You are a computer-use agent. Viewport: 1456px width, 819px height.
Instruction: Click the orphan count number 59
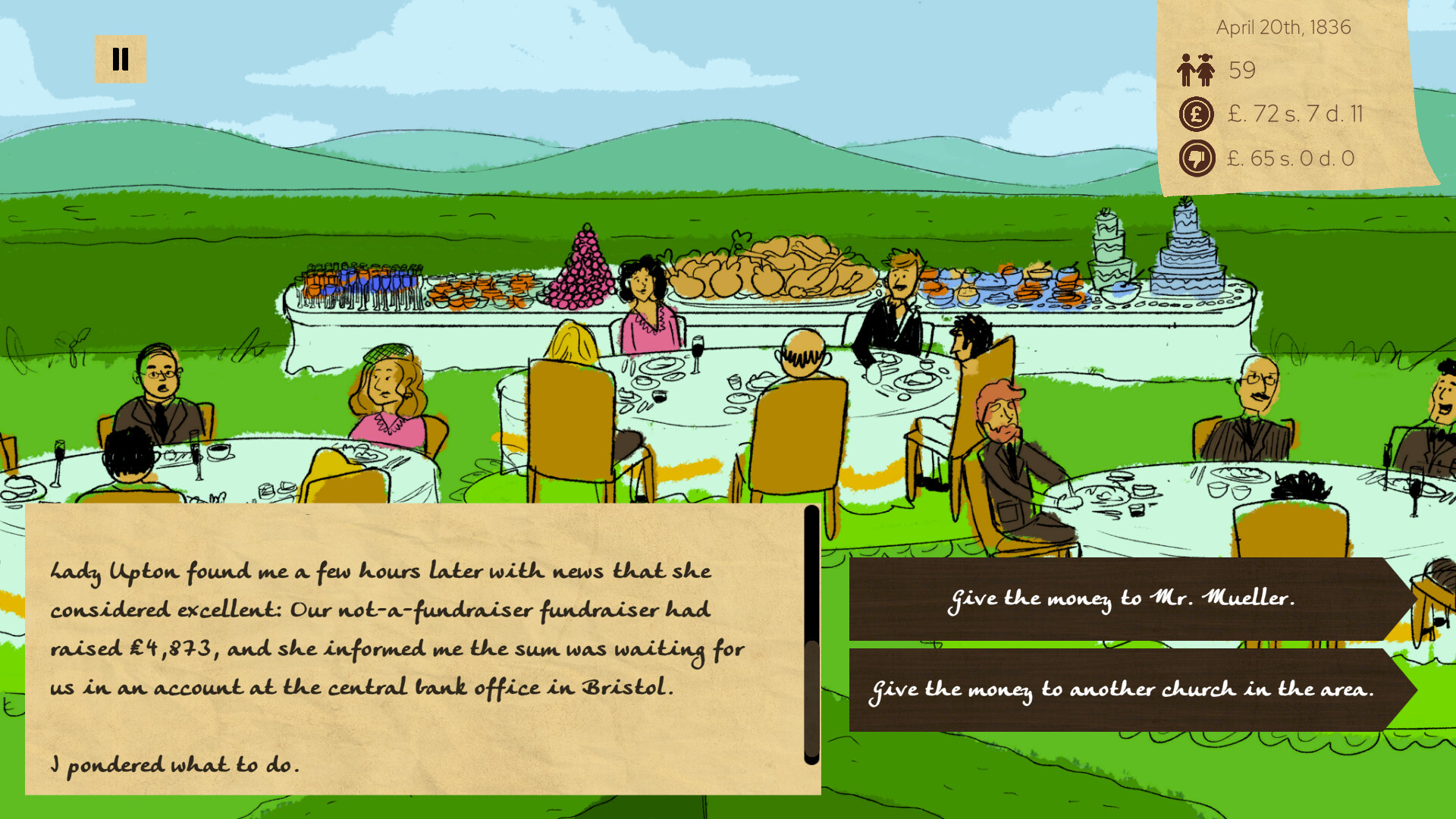pos(1242,70)
